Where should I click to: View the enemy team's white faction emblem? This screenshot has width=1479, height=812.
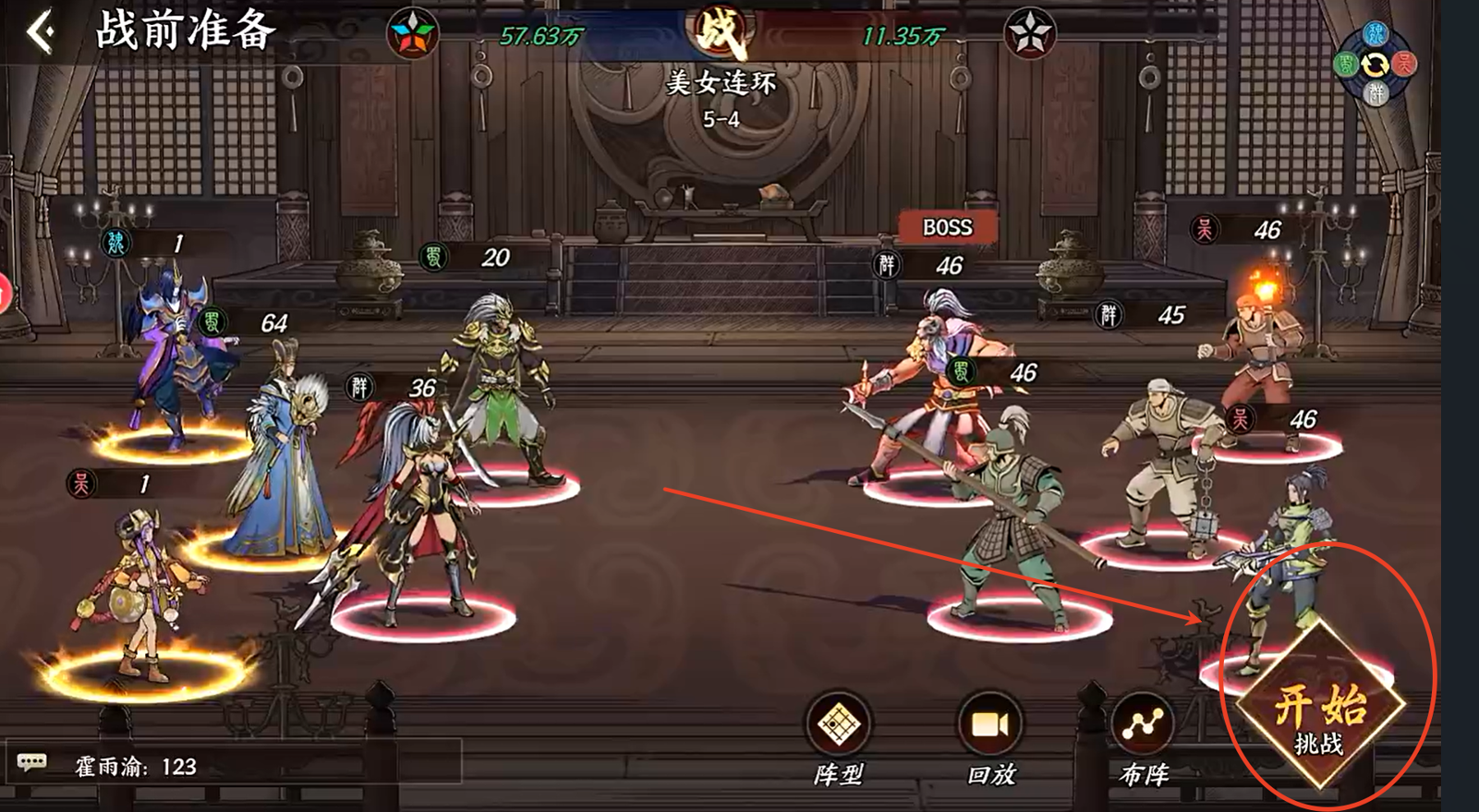1029,36
